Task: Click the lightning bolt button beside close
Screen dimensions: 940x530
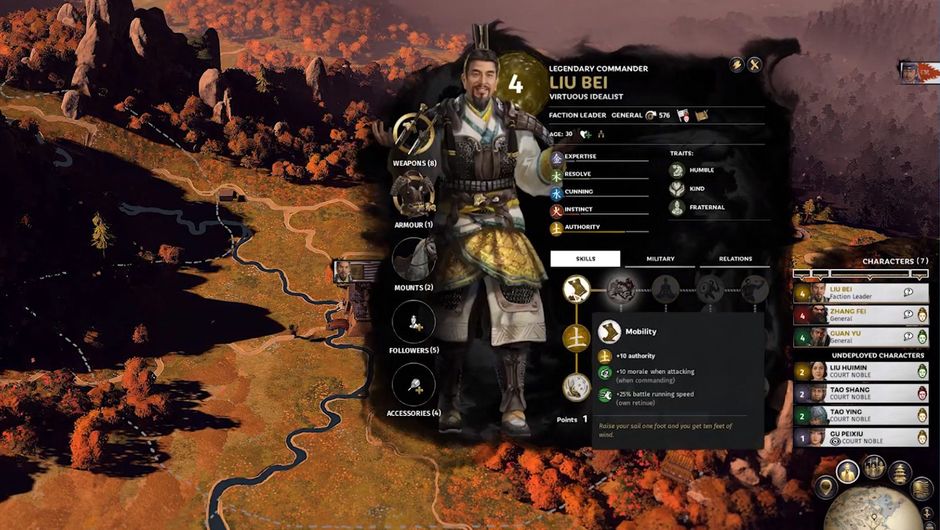Action: [x=736, y=65]
